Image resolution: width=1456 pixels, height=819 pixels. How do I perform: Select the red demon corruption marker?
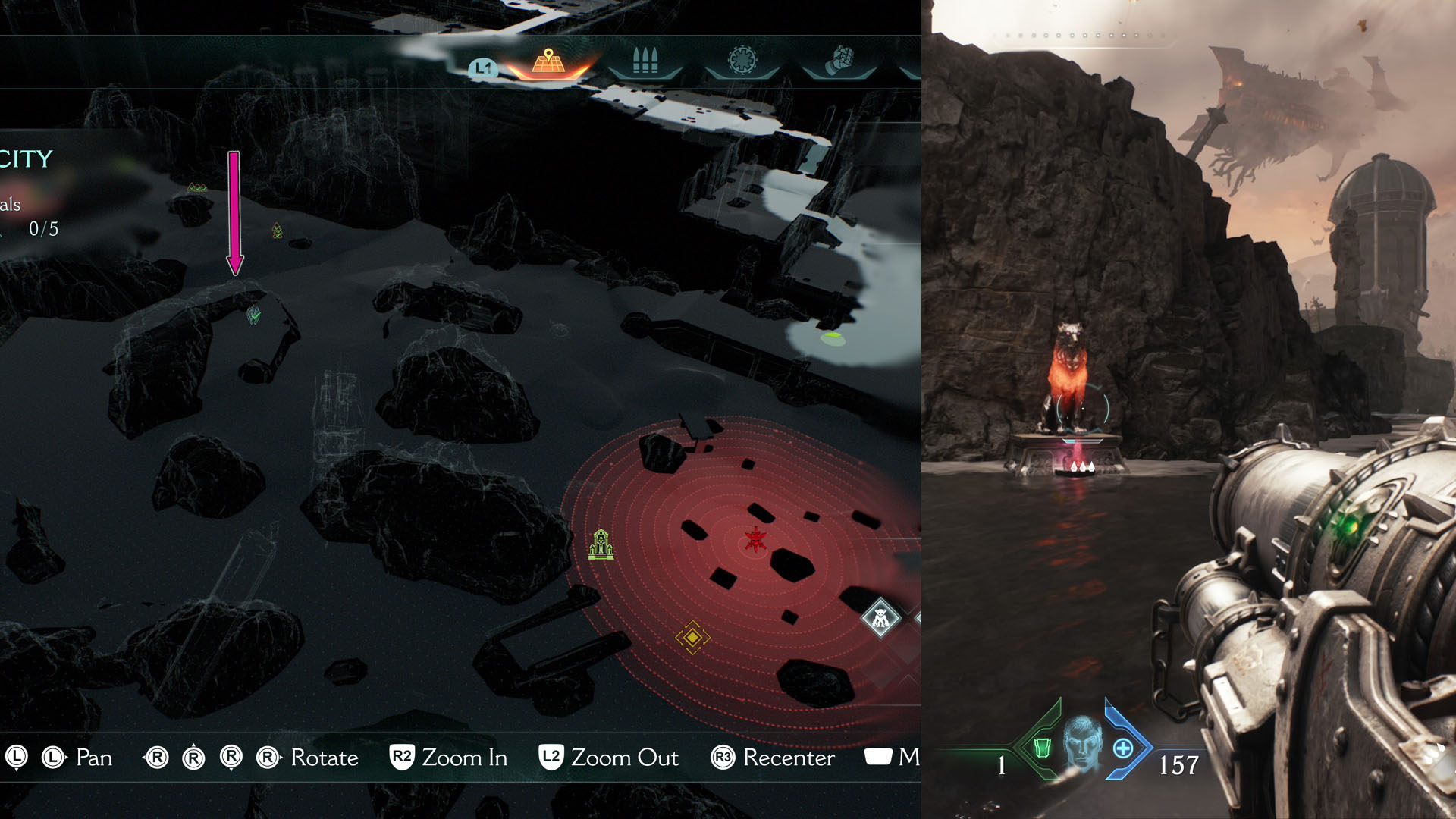pyautogui.click(x=756, y=540)
